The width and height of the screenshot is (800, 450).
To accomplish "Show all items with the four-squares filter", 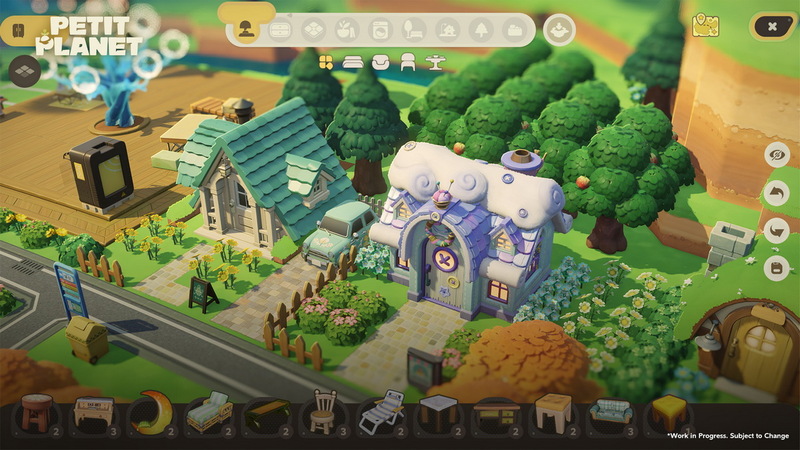I will (x=325, y=63).
